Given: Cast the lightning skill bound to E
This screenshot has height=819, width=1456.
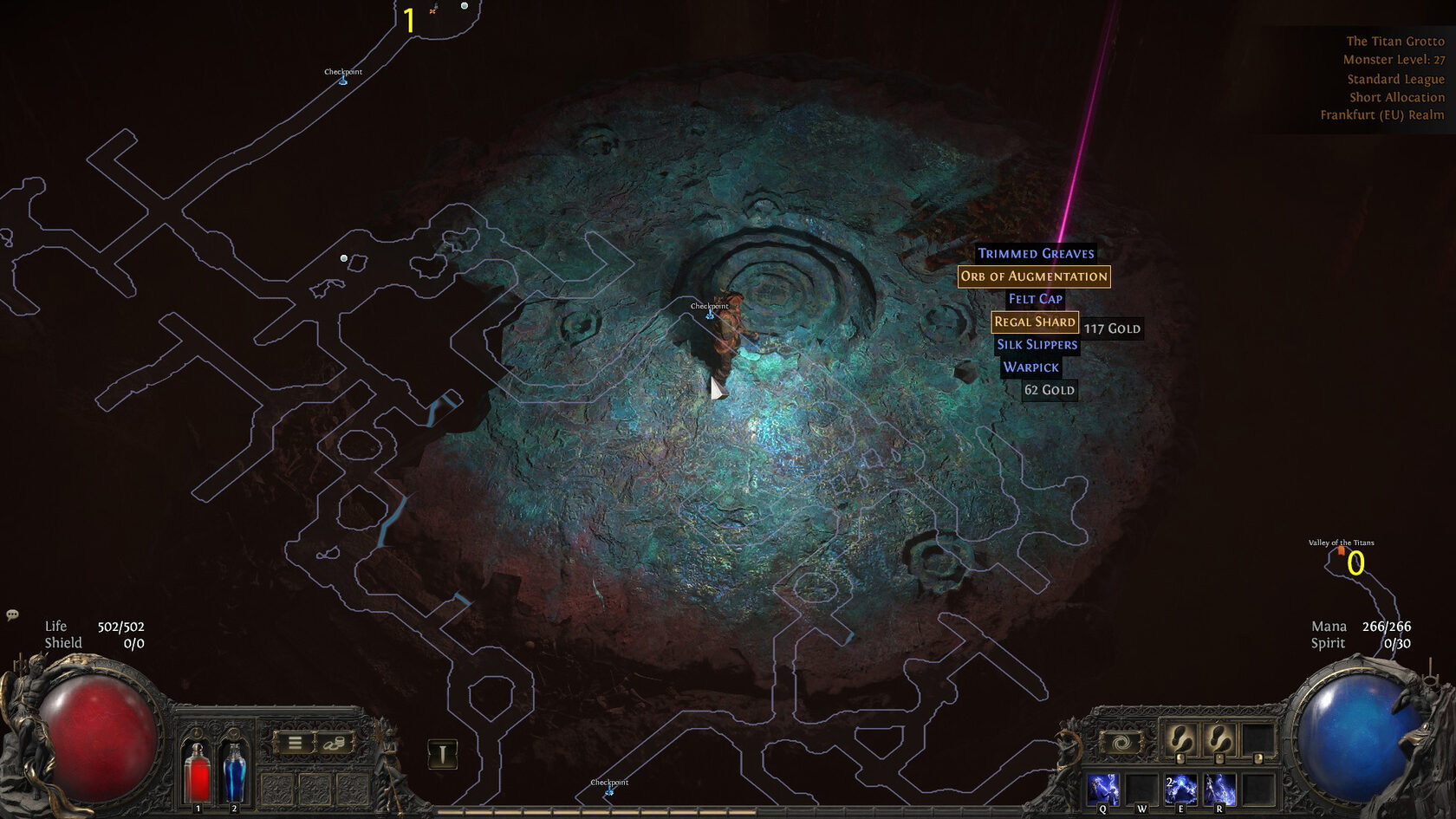Looking at the screenshot, I should click(x=1180, y=790).
